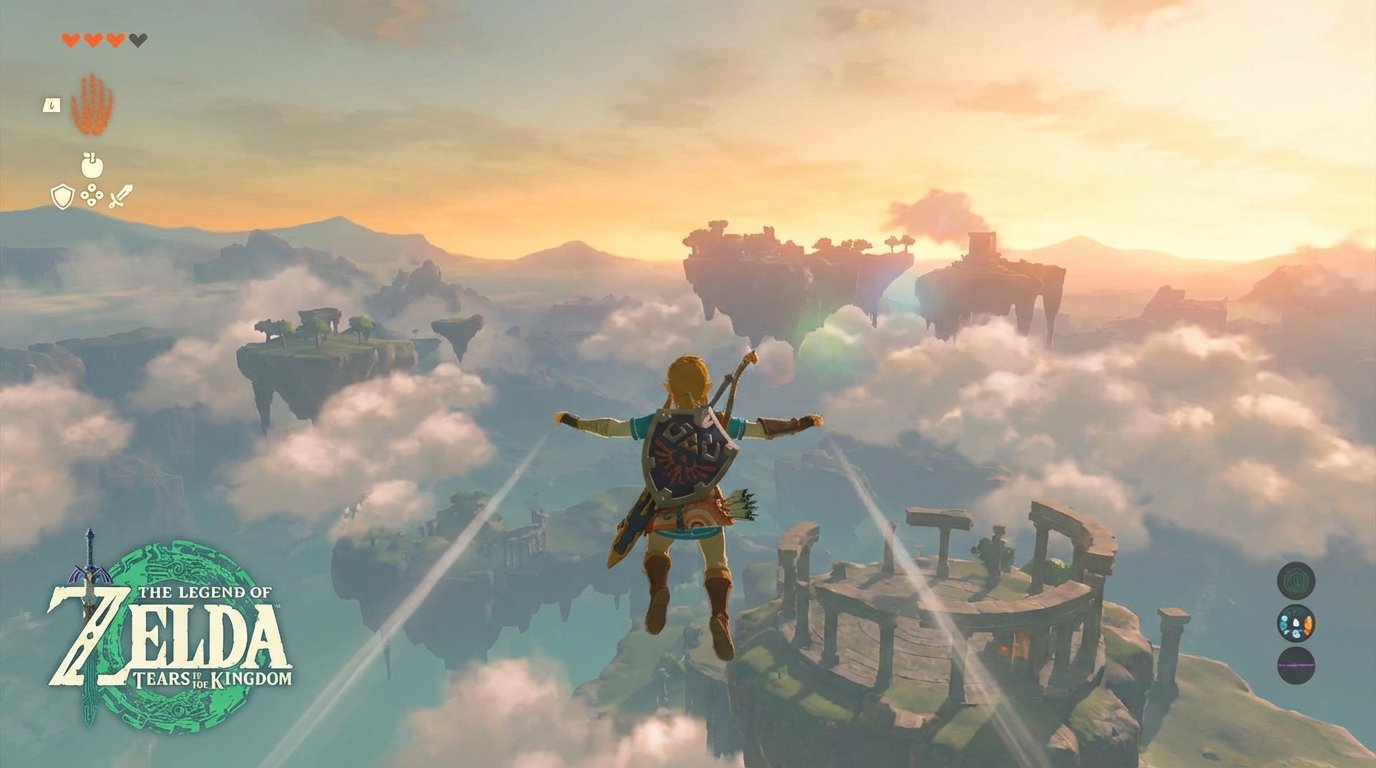Click the apple food icon
1376x768 pixels.
click(90, 164)
